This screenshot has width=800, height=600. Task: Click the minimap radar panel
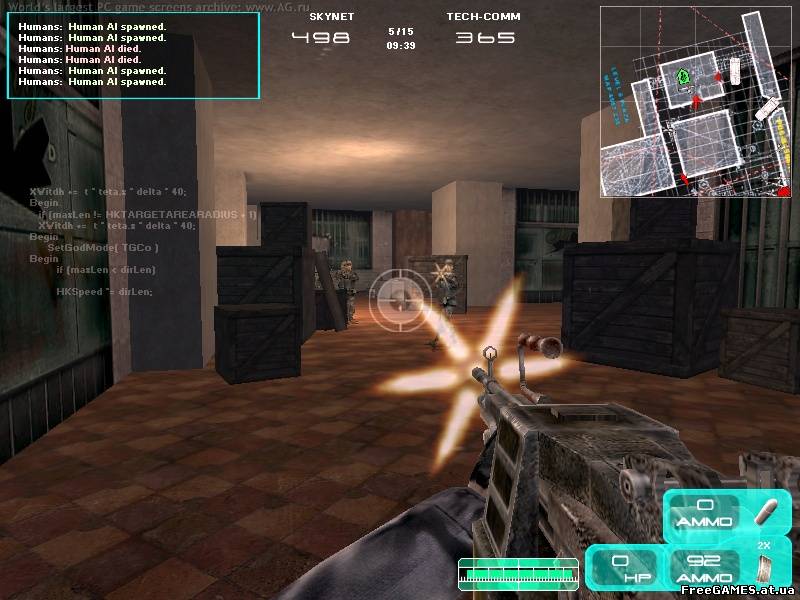[695, 100]
